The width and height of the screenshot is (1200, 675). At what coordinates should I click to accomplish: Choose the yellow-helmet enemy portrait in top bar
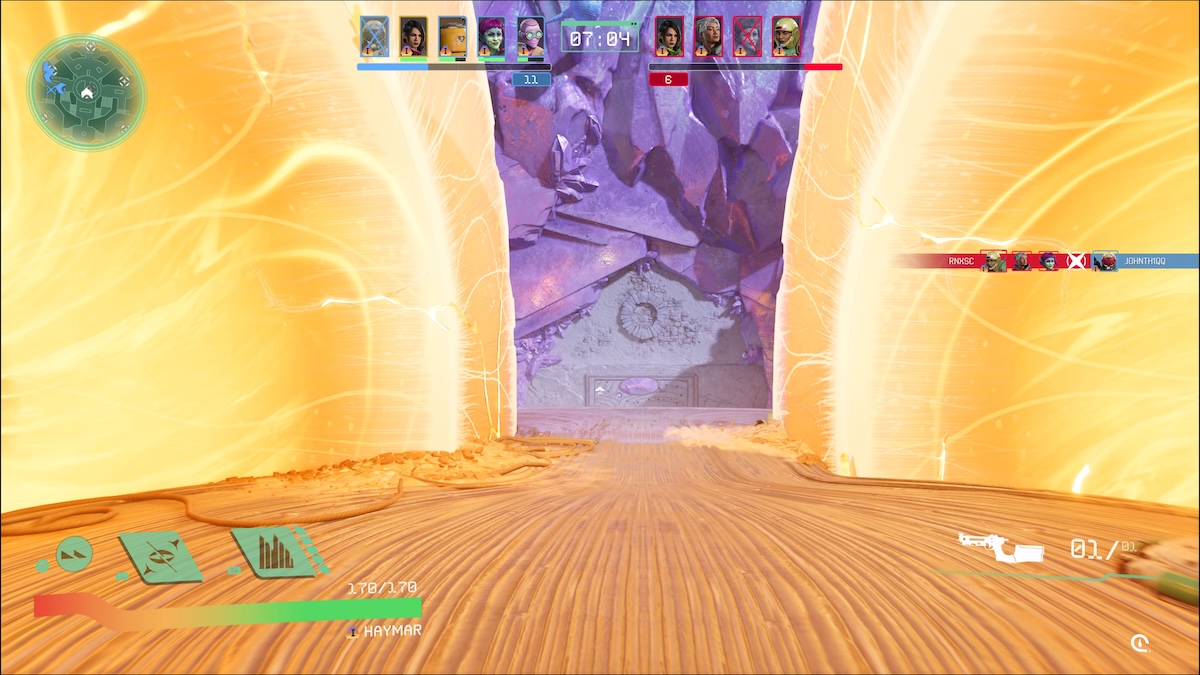coord(786,37)
